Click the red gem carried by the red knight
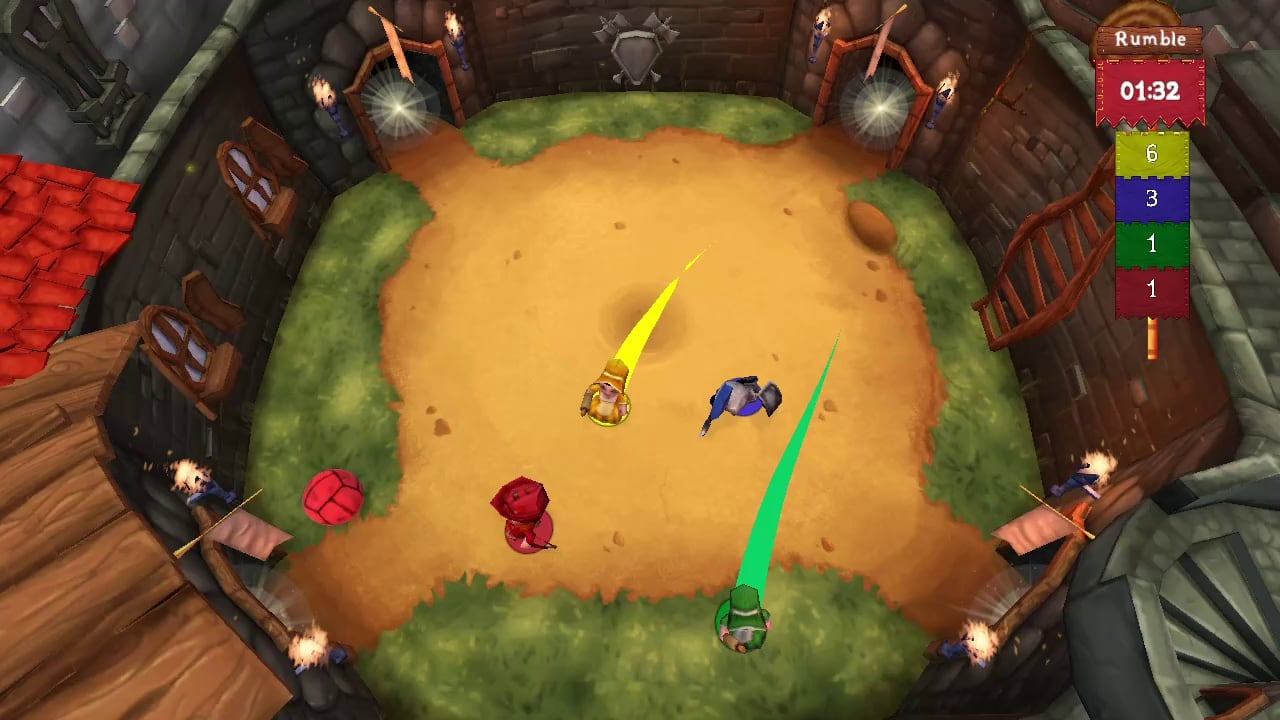This screenshot has height=720, width=1280. 522,497
